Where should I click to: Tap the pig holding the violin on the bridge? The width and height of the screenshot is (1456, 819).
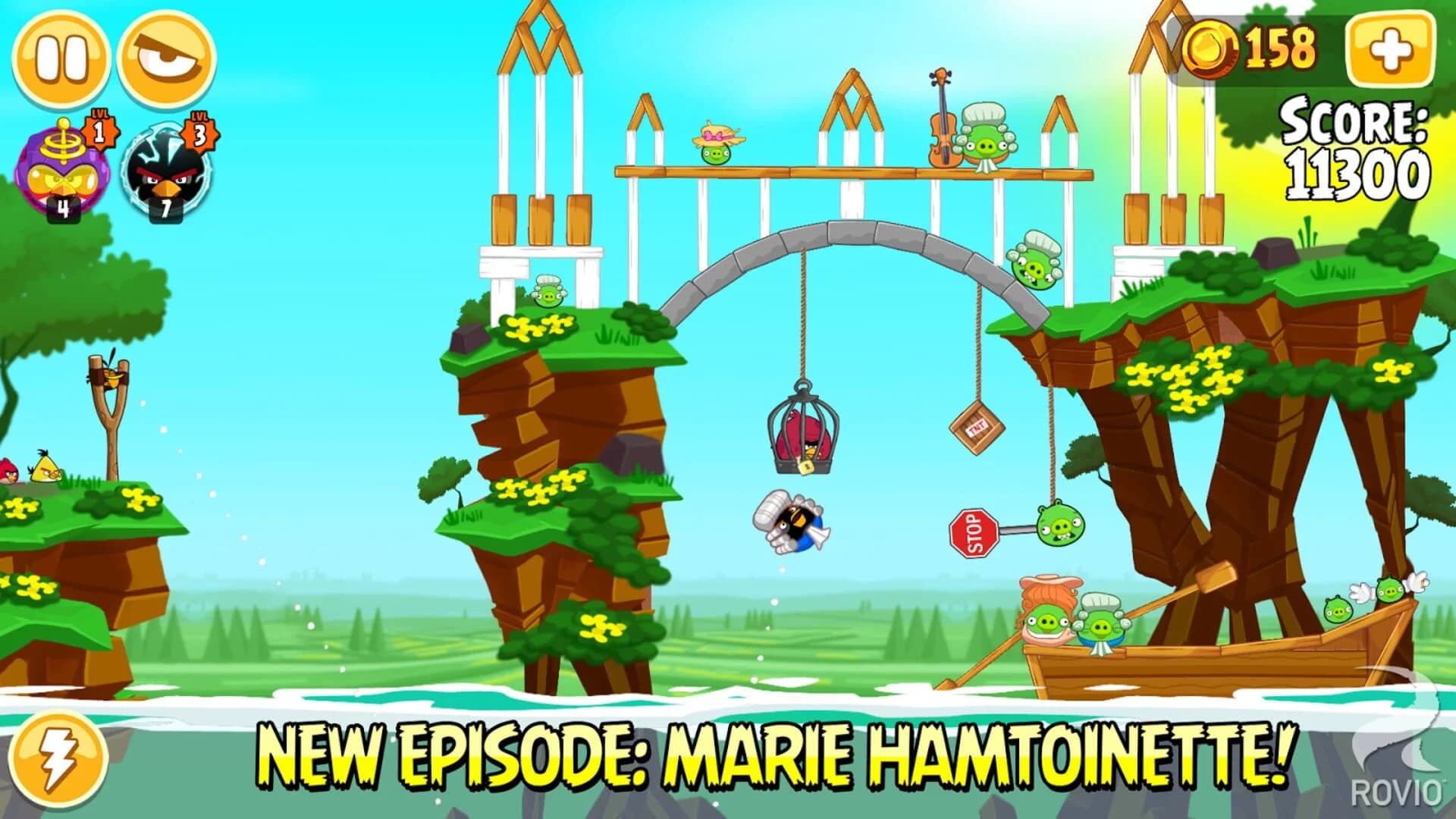[986, 144]
